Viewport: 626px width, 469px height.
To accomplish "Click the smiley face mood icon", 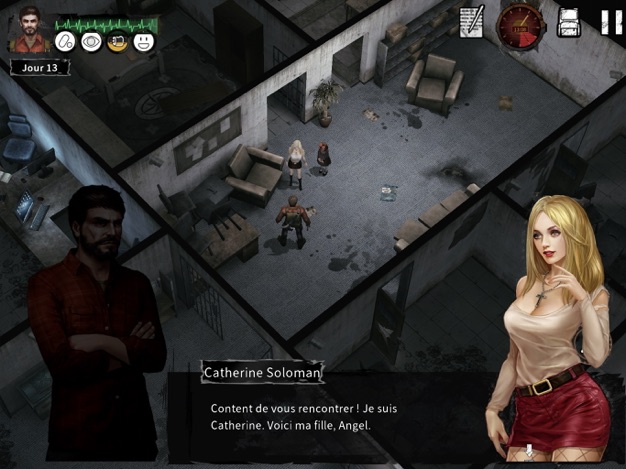I will (144, 42).
